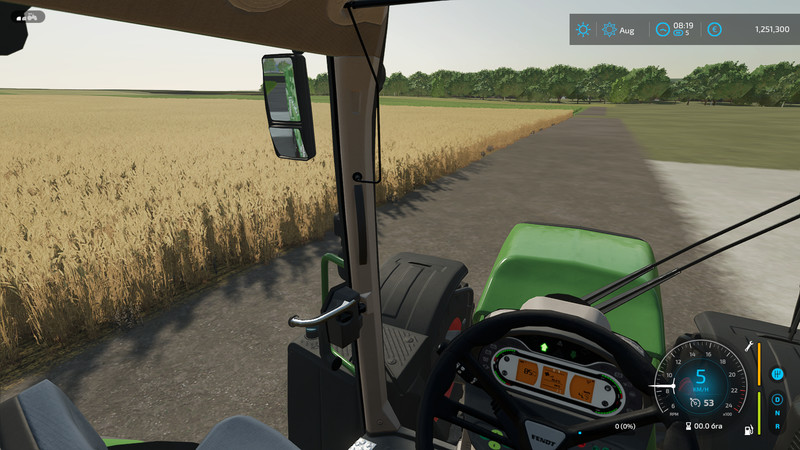Select the Drive (D) gear indicator
The image size is (800, 450).
click(777, 400)
